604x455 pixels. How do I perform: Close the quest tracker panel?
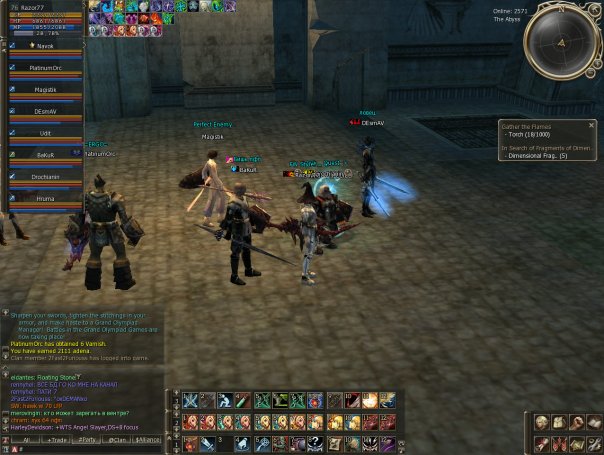591,125
